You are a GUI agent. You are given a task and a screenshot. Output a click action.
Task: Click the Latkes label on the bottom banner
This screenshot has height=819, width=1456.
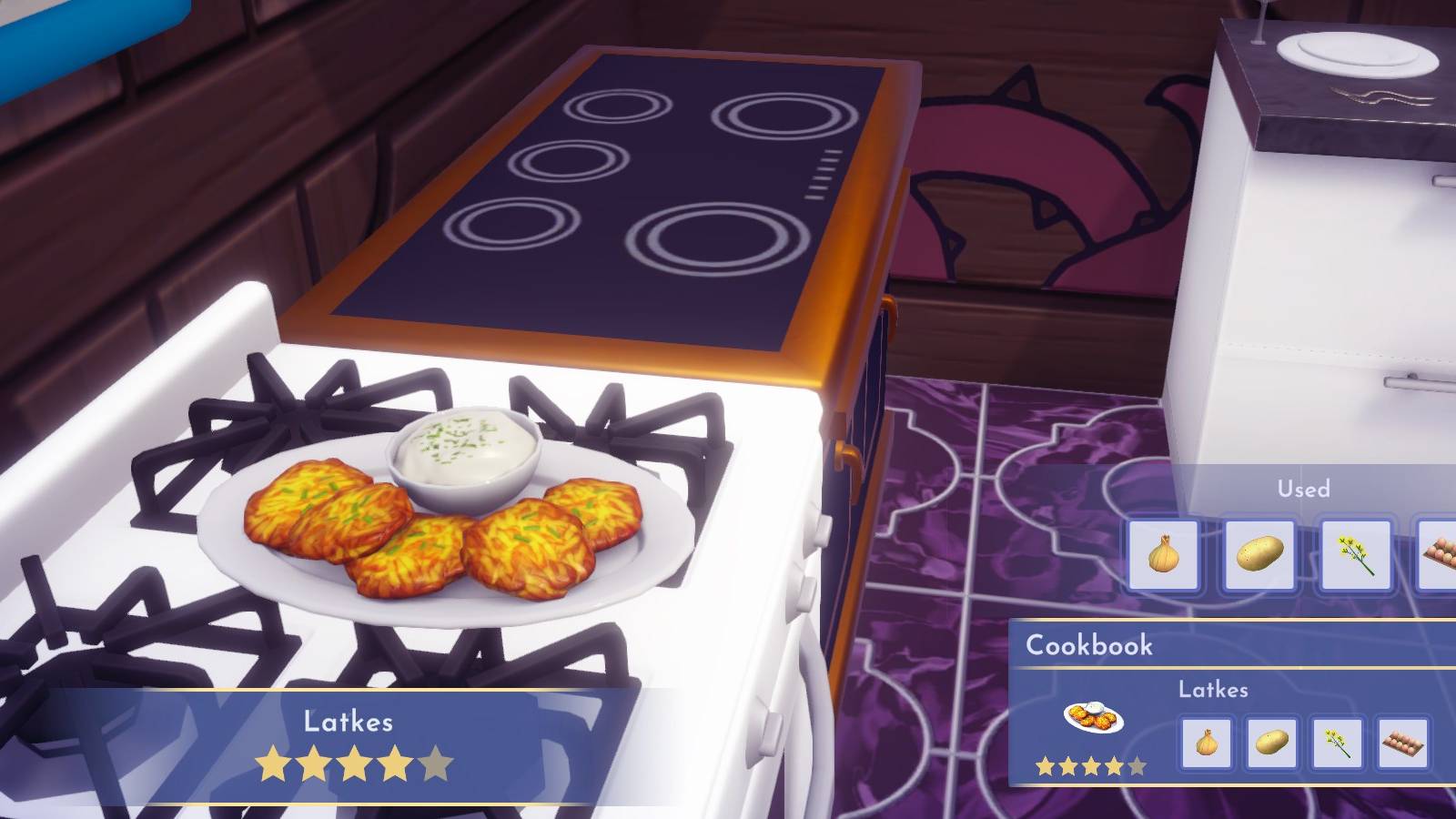349,722
